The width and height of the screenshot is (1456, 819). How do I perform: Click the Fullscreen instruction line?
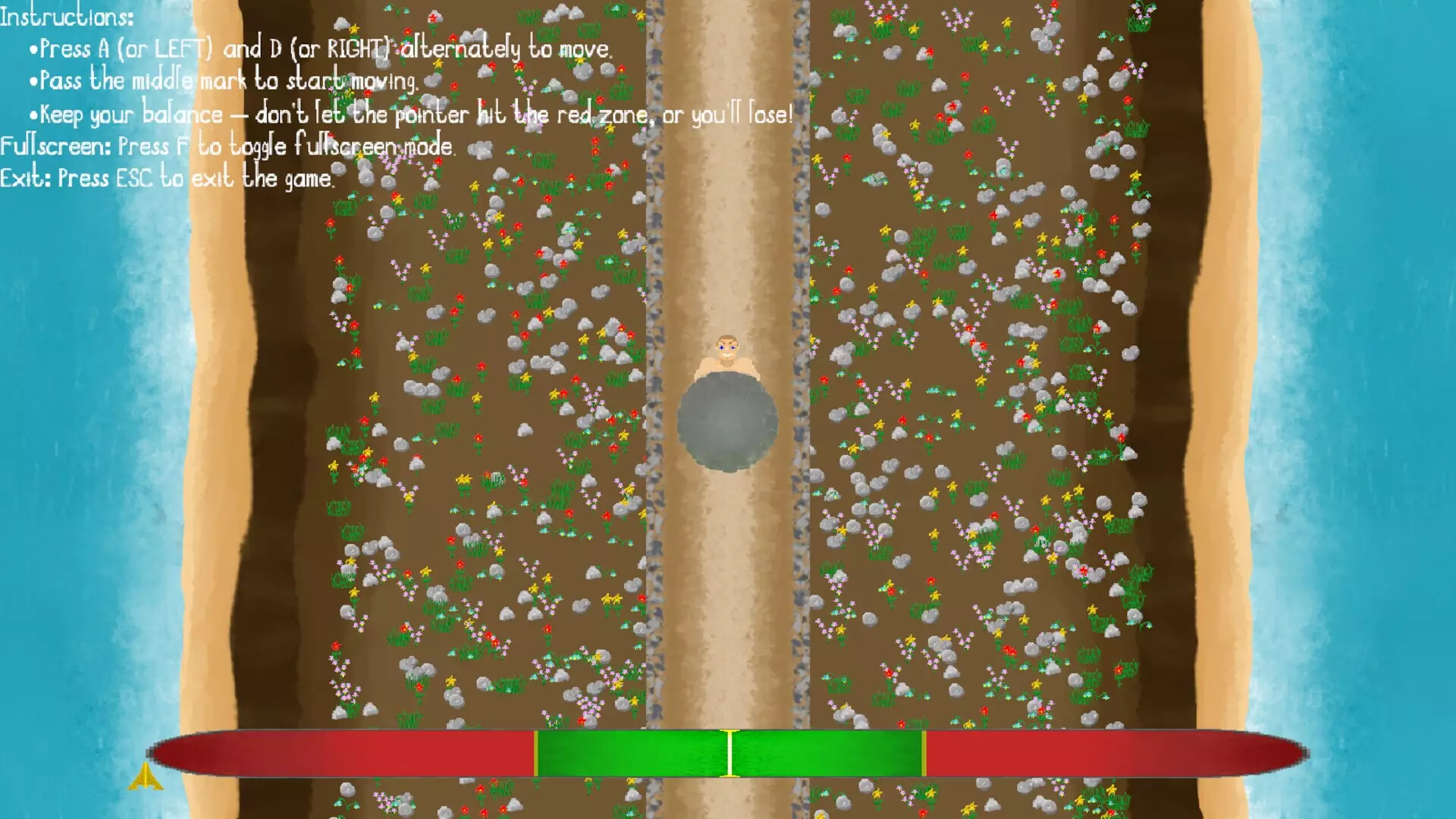coord(227,147)
